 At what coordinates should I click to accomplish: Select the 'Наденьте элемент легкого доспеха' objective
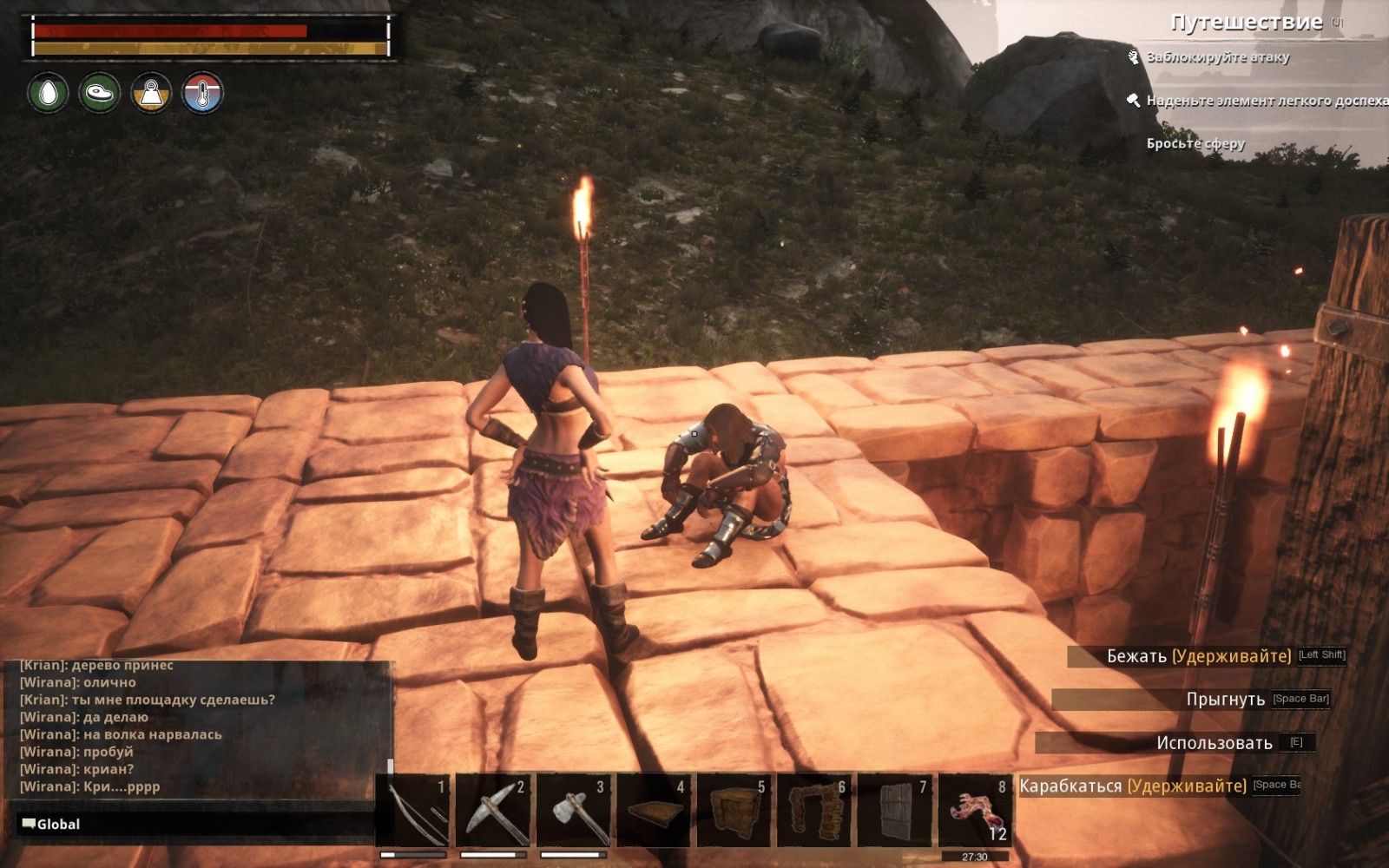point(1266,101)
